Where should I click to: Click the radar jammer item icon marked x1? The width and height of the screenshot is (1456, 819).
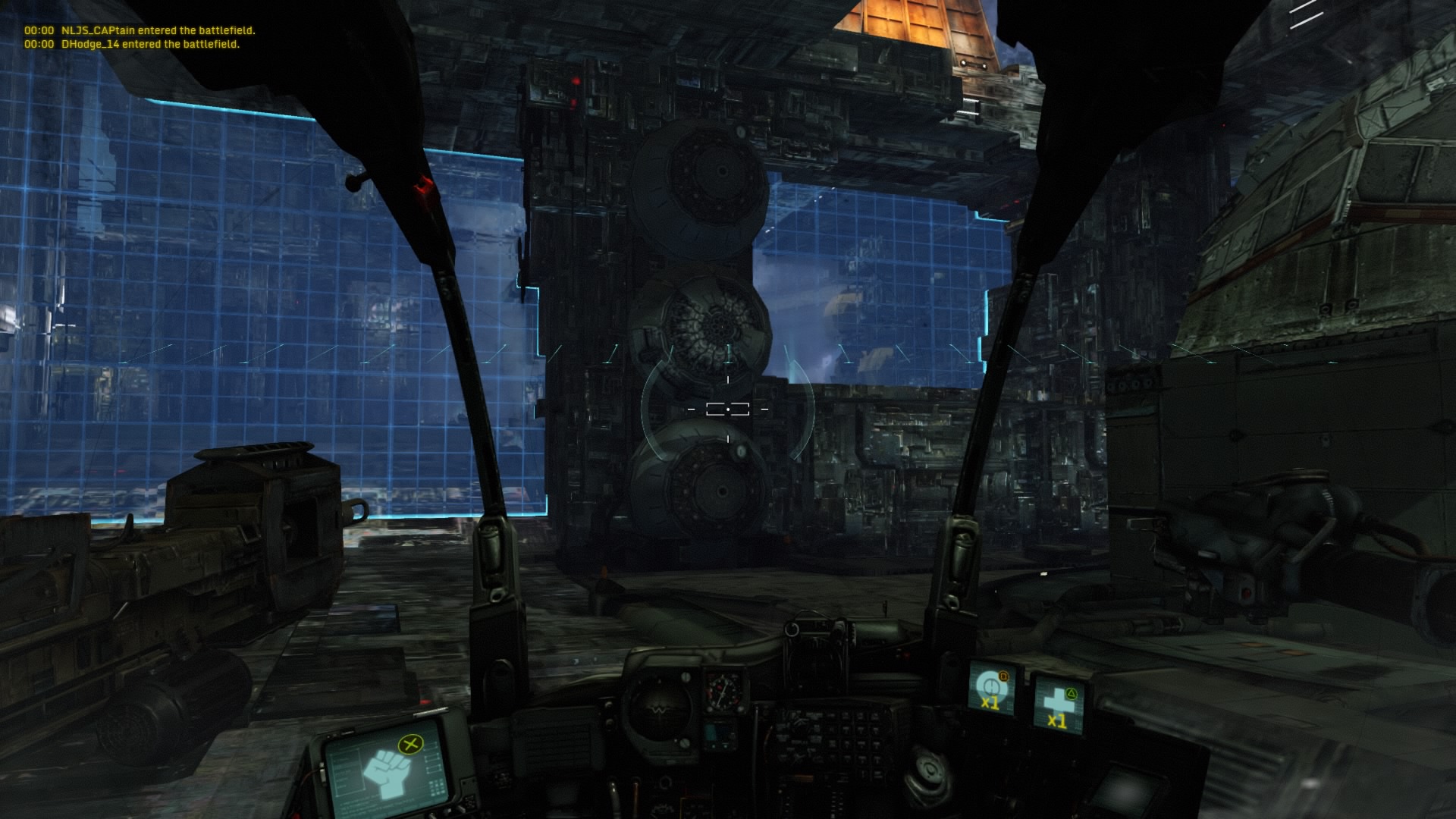991,689
